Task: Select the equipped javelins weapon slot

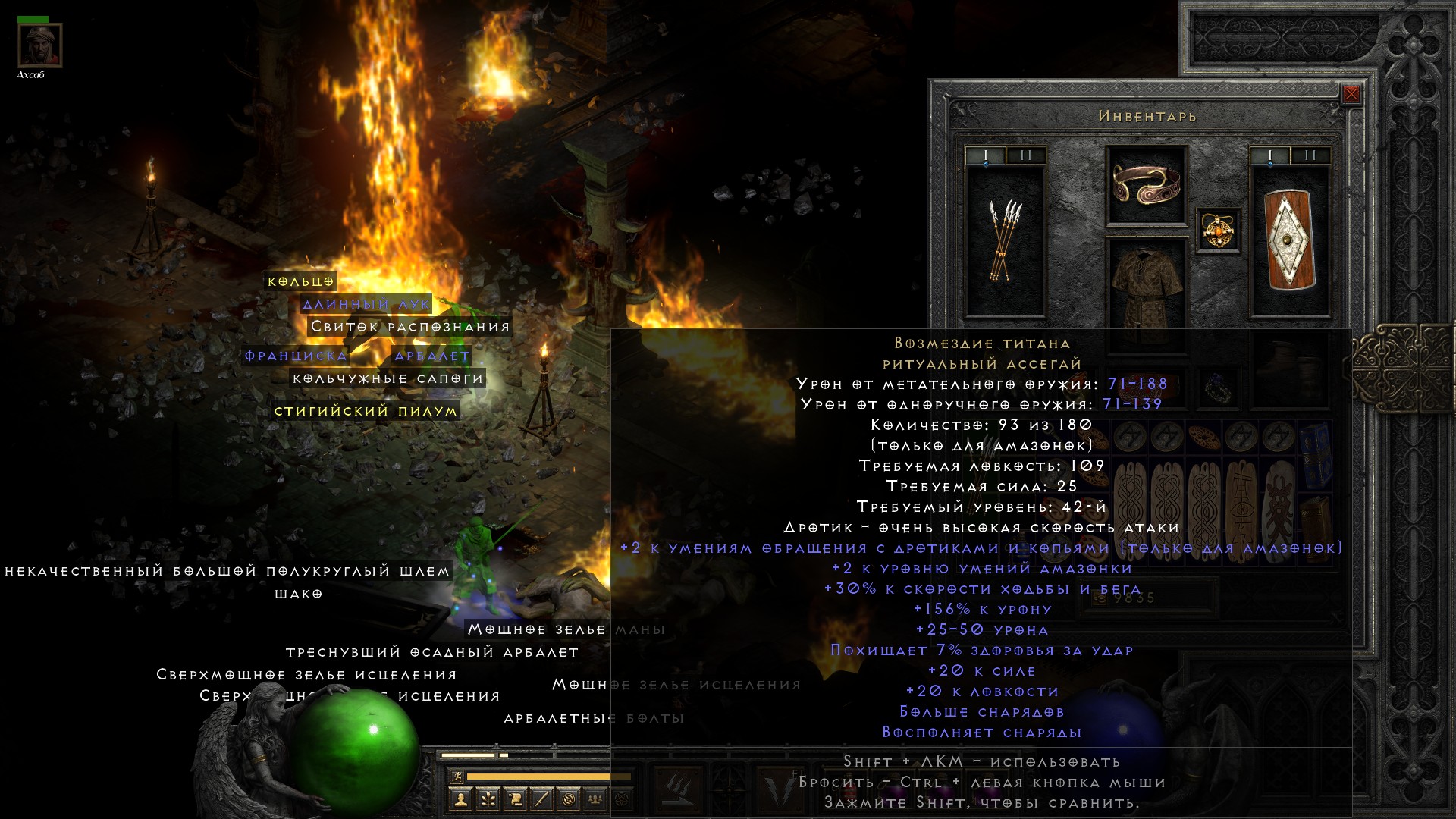Action: (x=1005, y=240)
